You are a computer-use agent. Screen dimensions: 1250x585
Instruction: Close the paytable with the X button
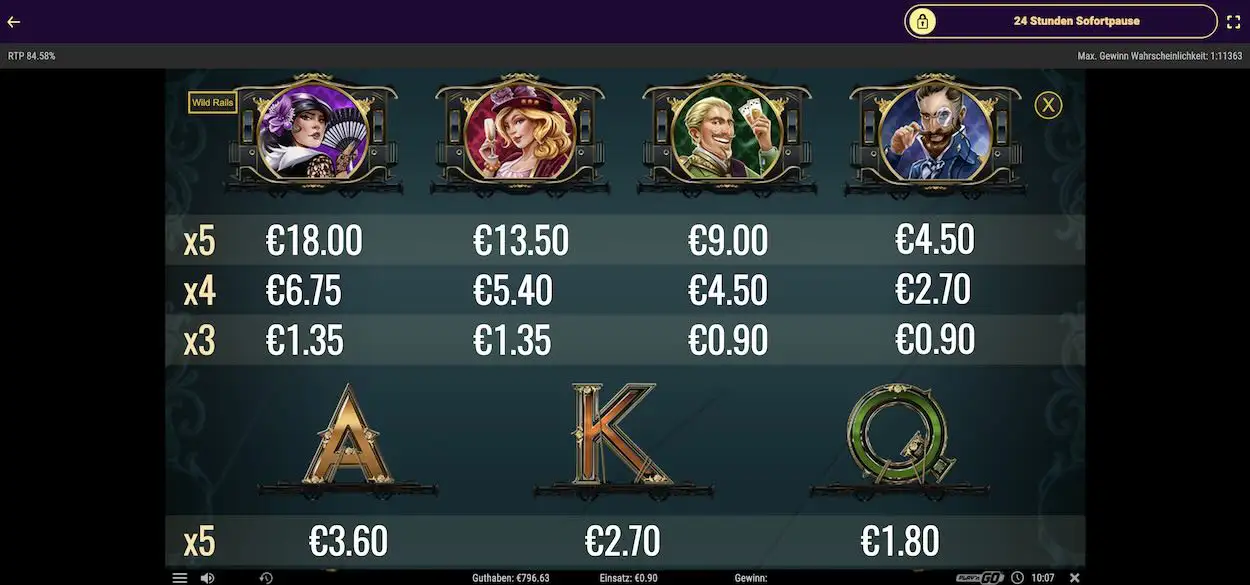click(1047, 104)
